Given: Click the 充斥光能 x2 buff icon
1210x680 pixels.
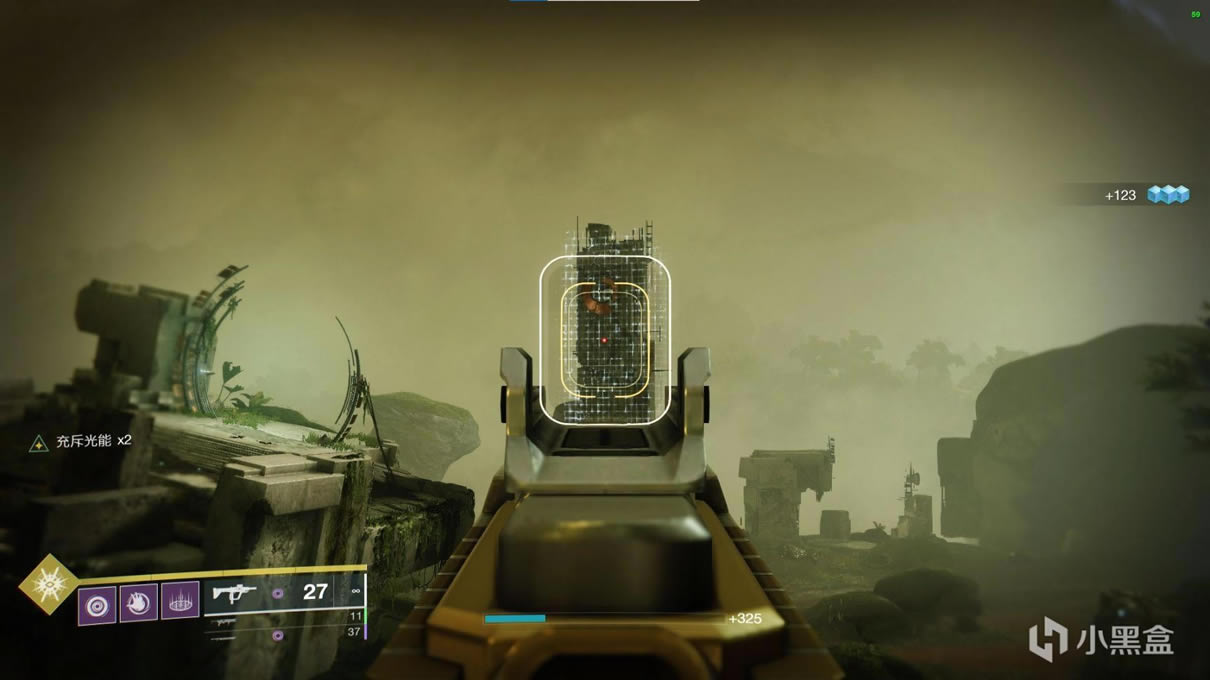Looking at the screenshot, I should 39,441.
